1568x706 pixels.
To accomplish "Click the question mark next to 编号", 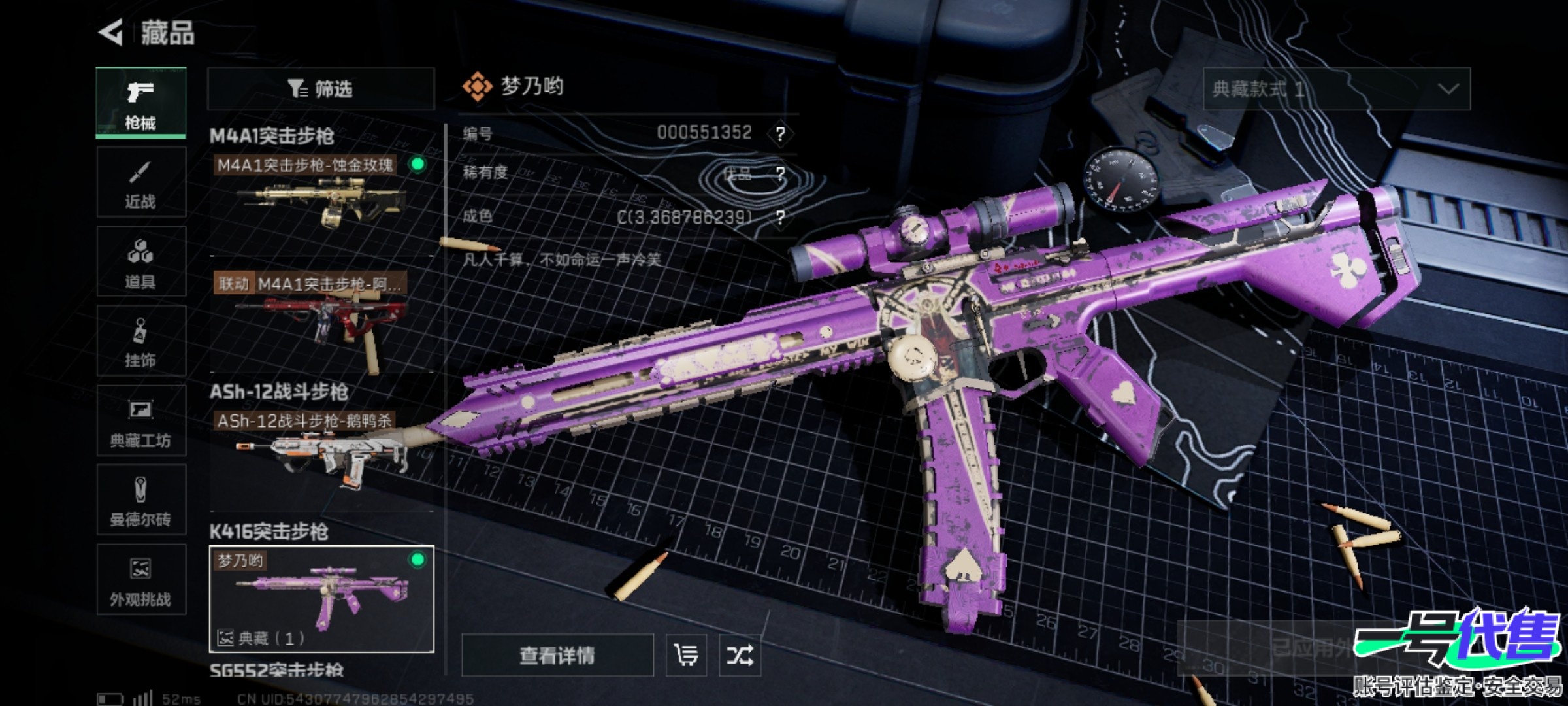I will click(780, 134).
